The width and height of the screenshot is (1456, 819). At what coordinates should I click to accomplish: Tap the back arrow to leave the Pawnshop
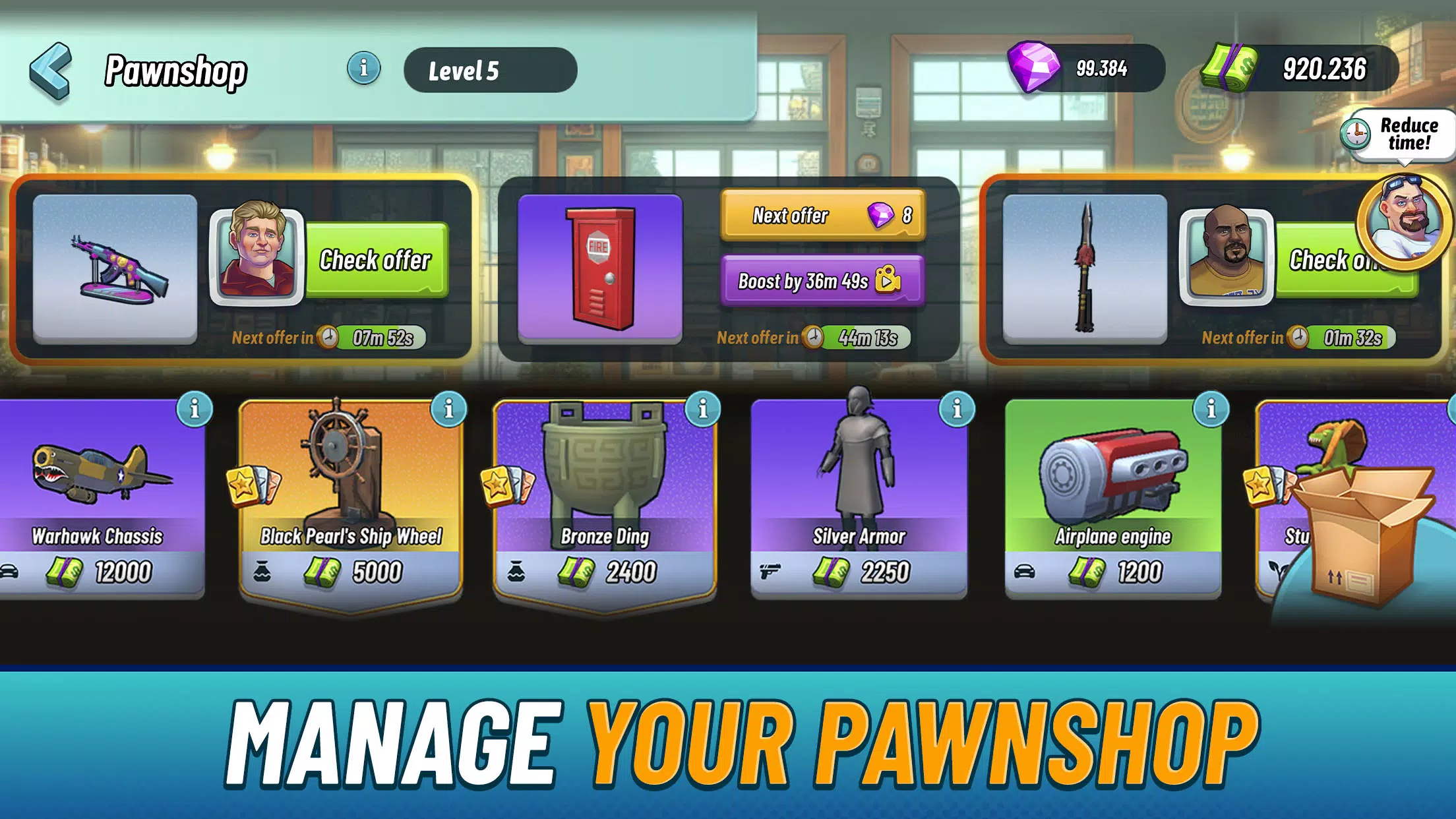click(51, 68)
